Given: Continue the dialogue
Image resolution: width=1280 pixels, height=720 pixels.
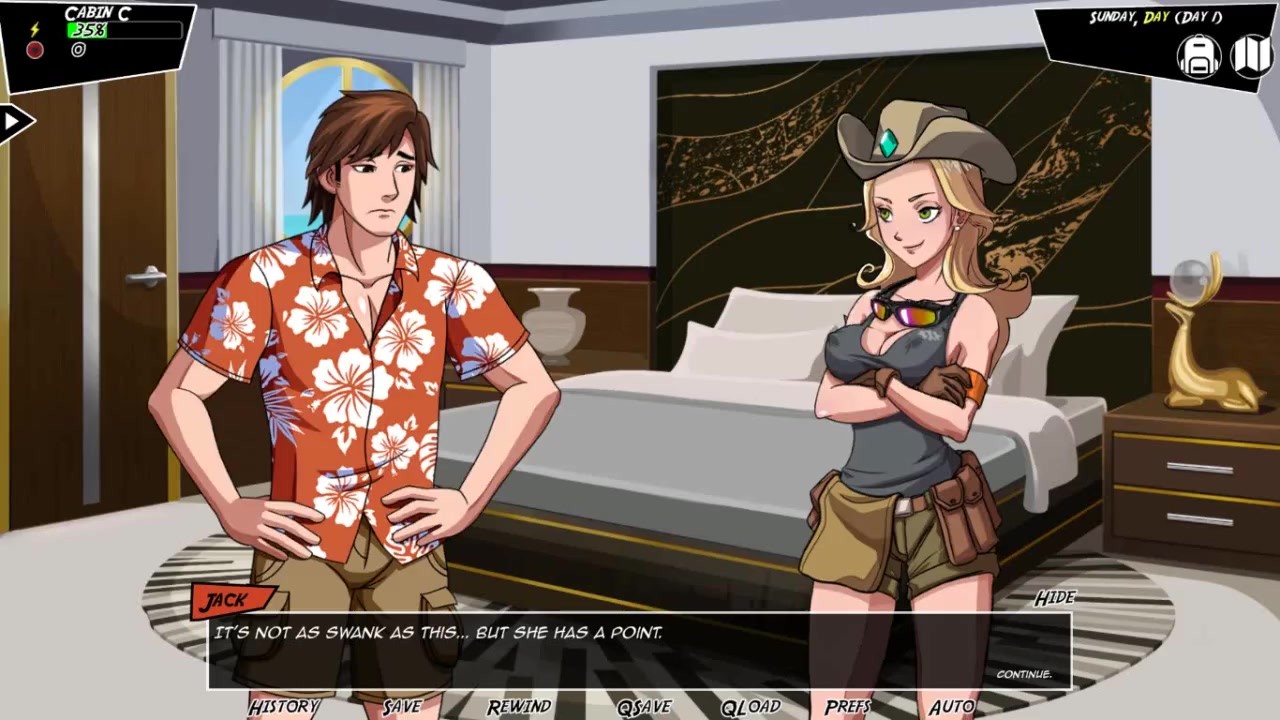Looking at the screenshot, I should pos(1023,674).
